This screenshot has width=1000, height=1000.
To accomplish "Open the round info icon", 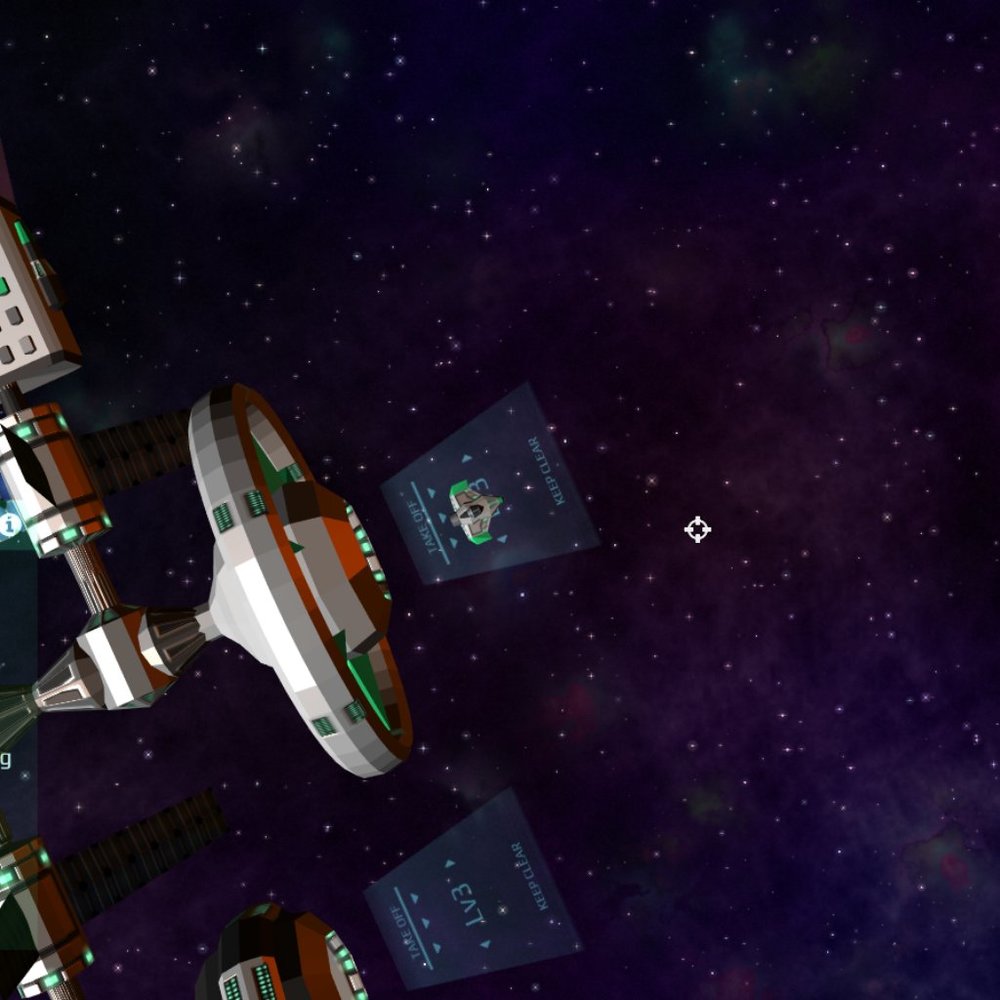I will click(x=10, y=523).
